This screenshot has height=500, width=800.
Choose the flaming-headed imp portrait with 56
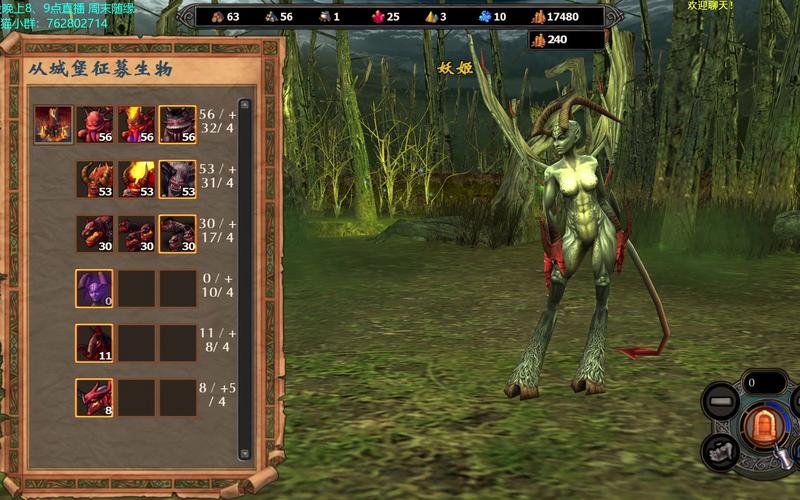[136, 125]
